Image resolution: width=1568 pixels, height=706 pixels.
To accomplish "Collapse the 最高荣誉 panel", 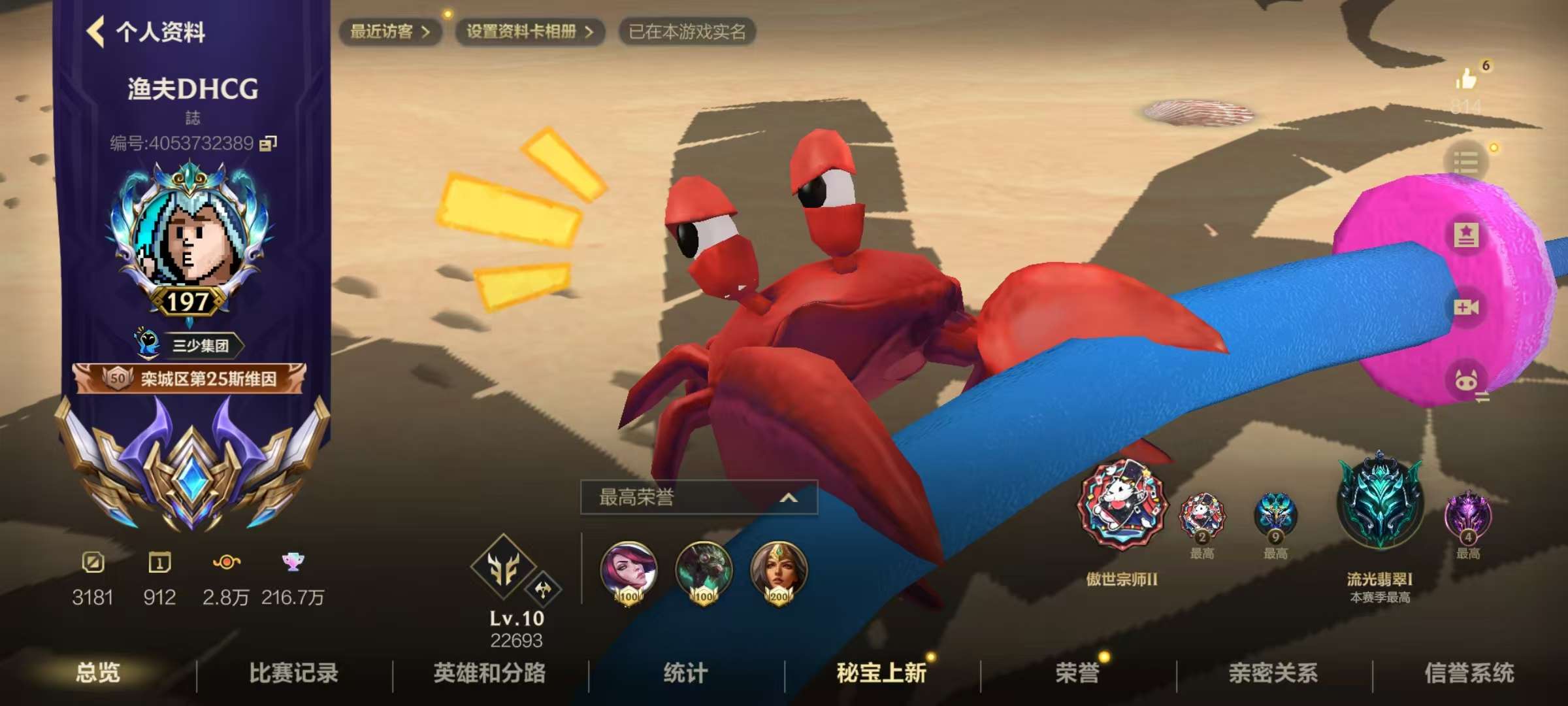I will coord(788,497).
